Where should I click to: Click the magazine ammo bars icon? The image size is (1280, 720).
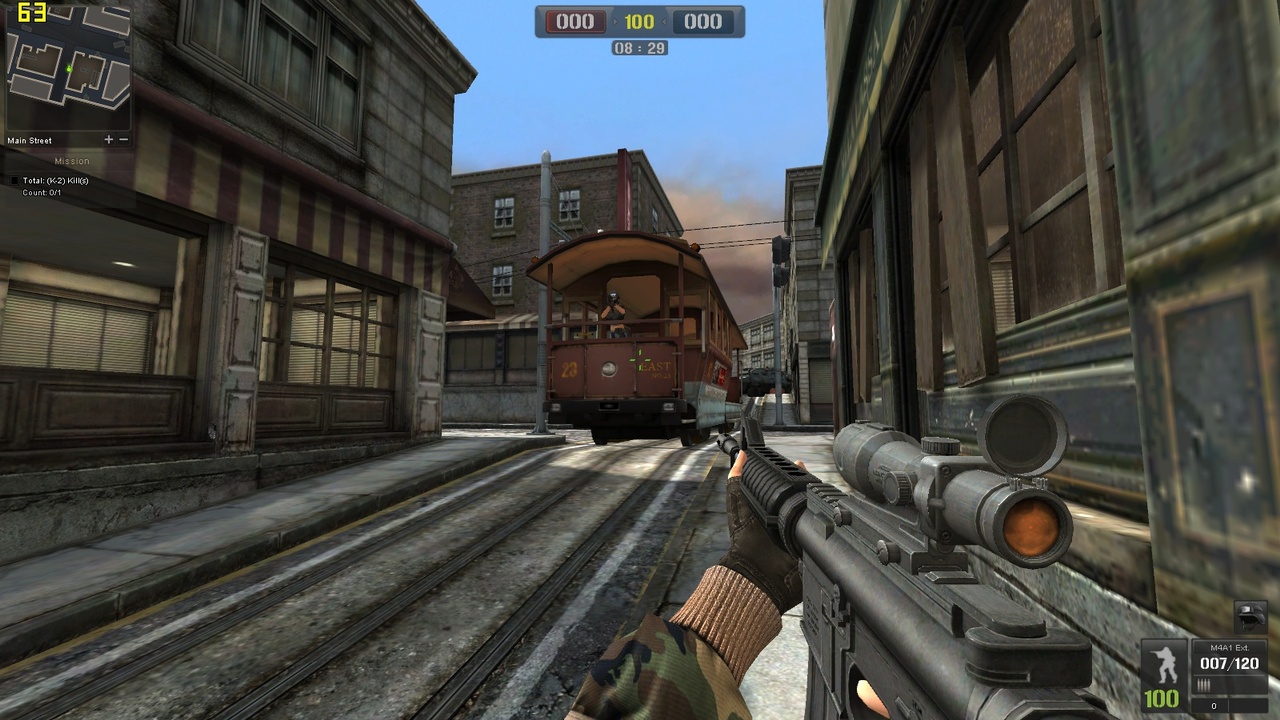click(1203, 682)
